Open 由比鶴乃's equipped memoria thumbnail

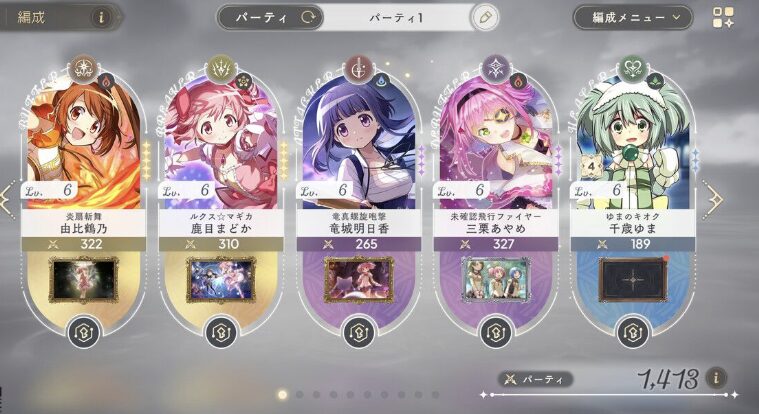click(84, 279)
